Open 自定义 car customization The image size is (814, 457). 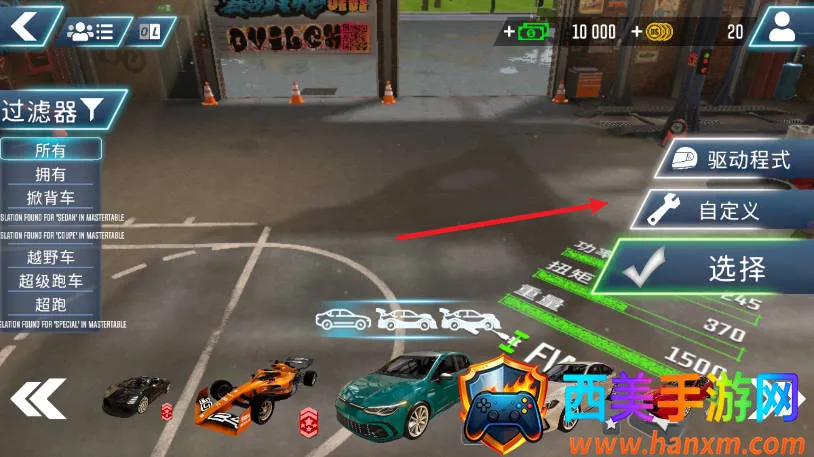pos(720,210)
